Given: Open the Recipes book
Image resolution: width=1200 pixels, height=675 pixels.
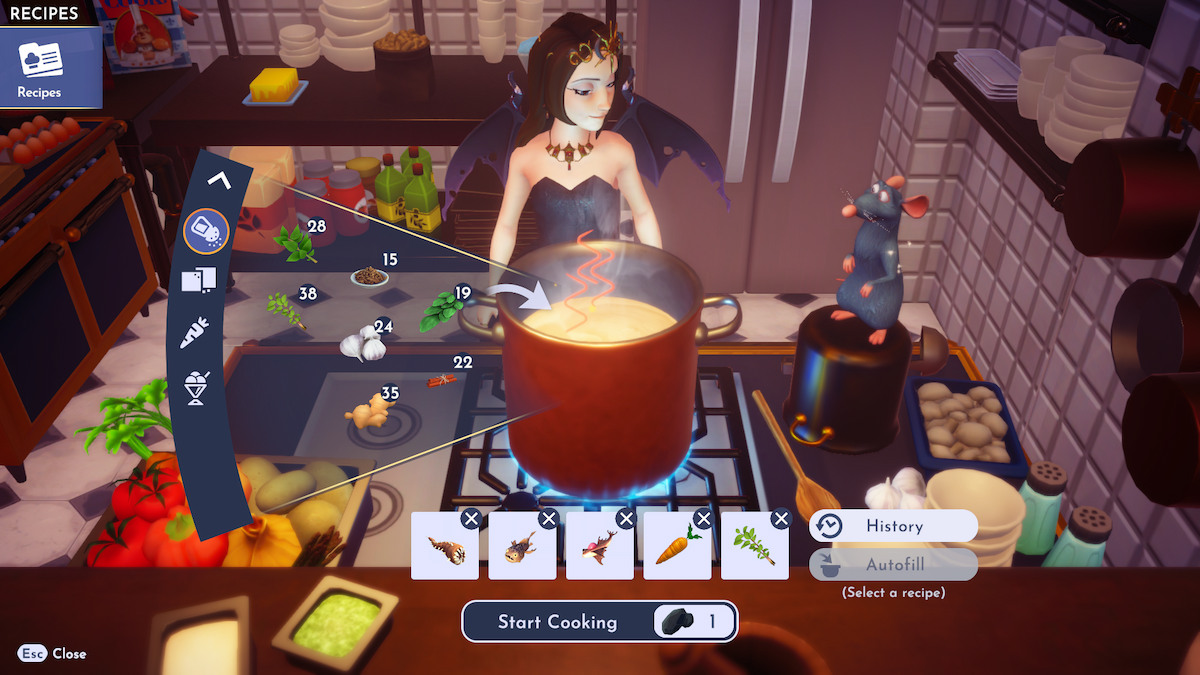Looking at the screenshot, I should (x=40, y=68).
